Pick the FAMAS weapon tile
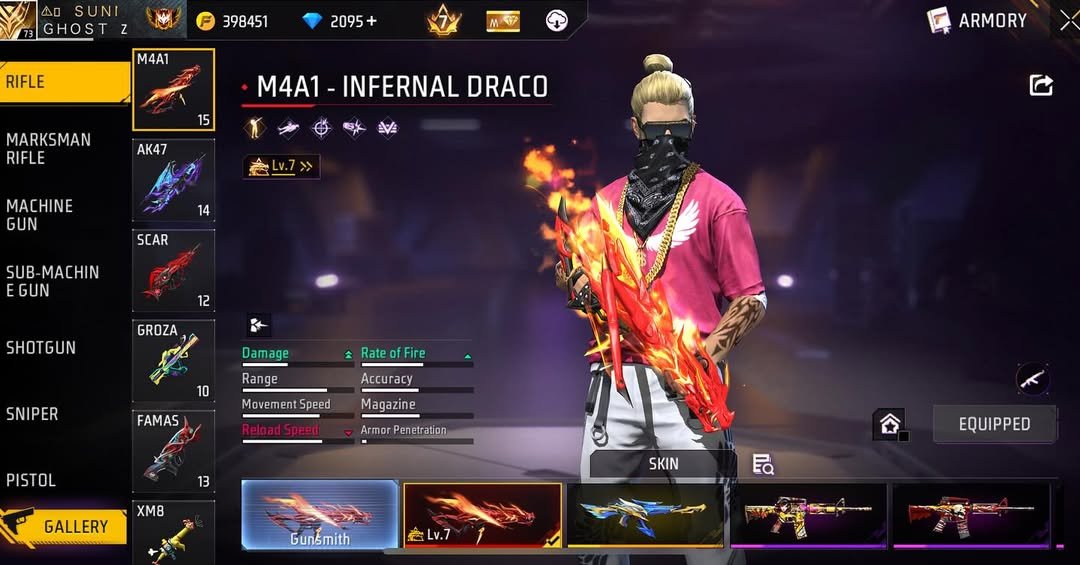1080x565 pixels. [x=173, y=451]
